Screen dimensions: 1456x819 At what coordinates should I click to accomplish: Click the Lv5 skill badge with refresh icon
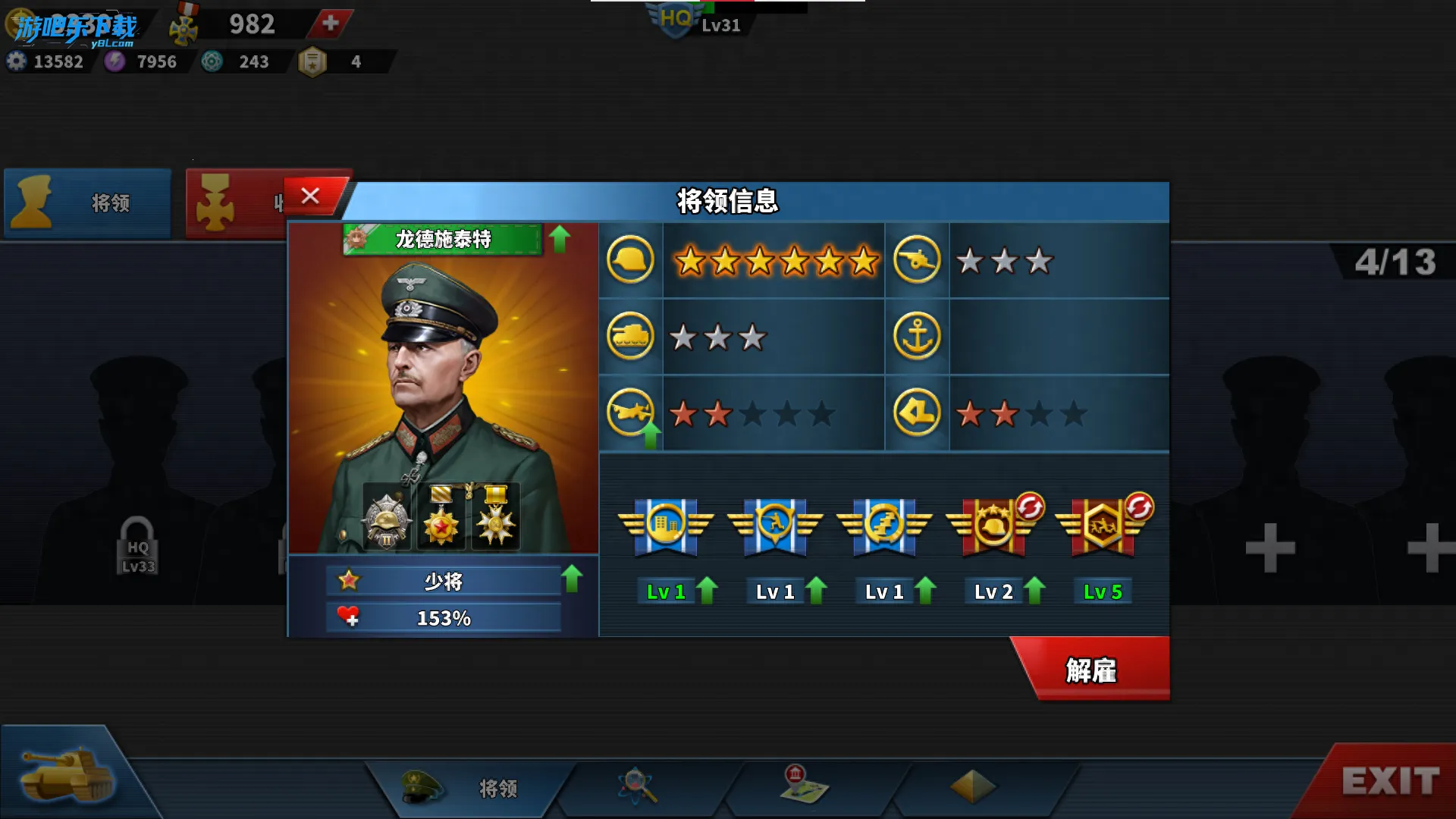click(1101, 523)
